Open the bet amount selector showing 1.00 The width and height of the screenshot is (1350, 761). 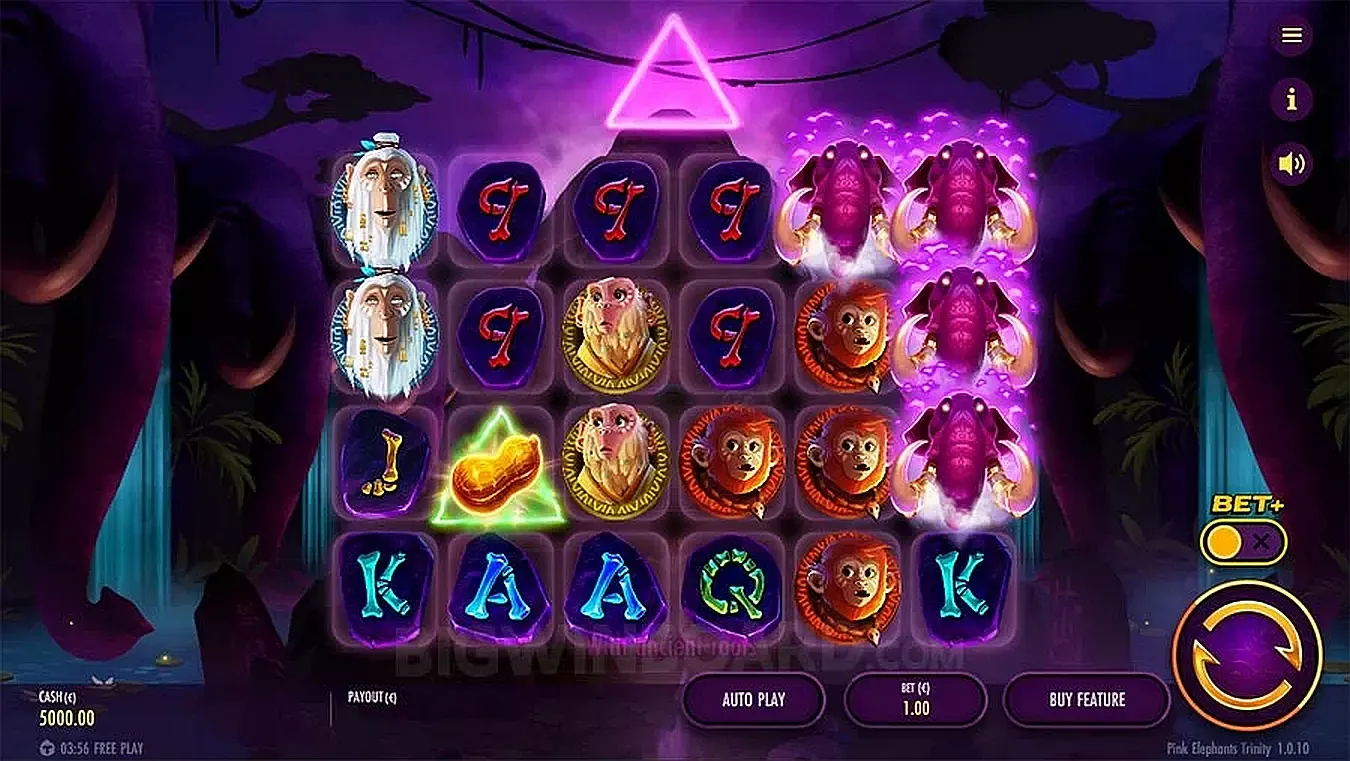point(916,700)
